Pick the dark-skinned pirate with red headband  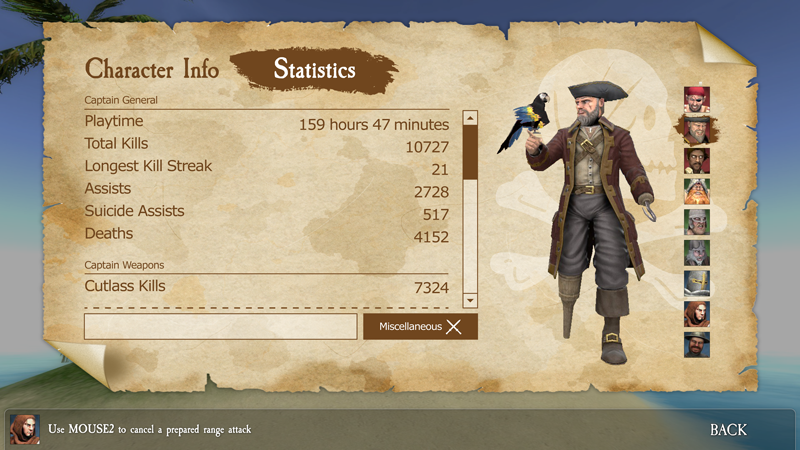[696, 160]
